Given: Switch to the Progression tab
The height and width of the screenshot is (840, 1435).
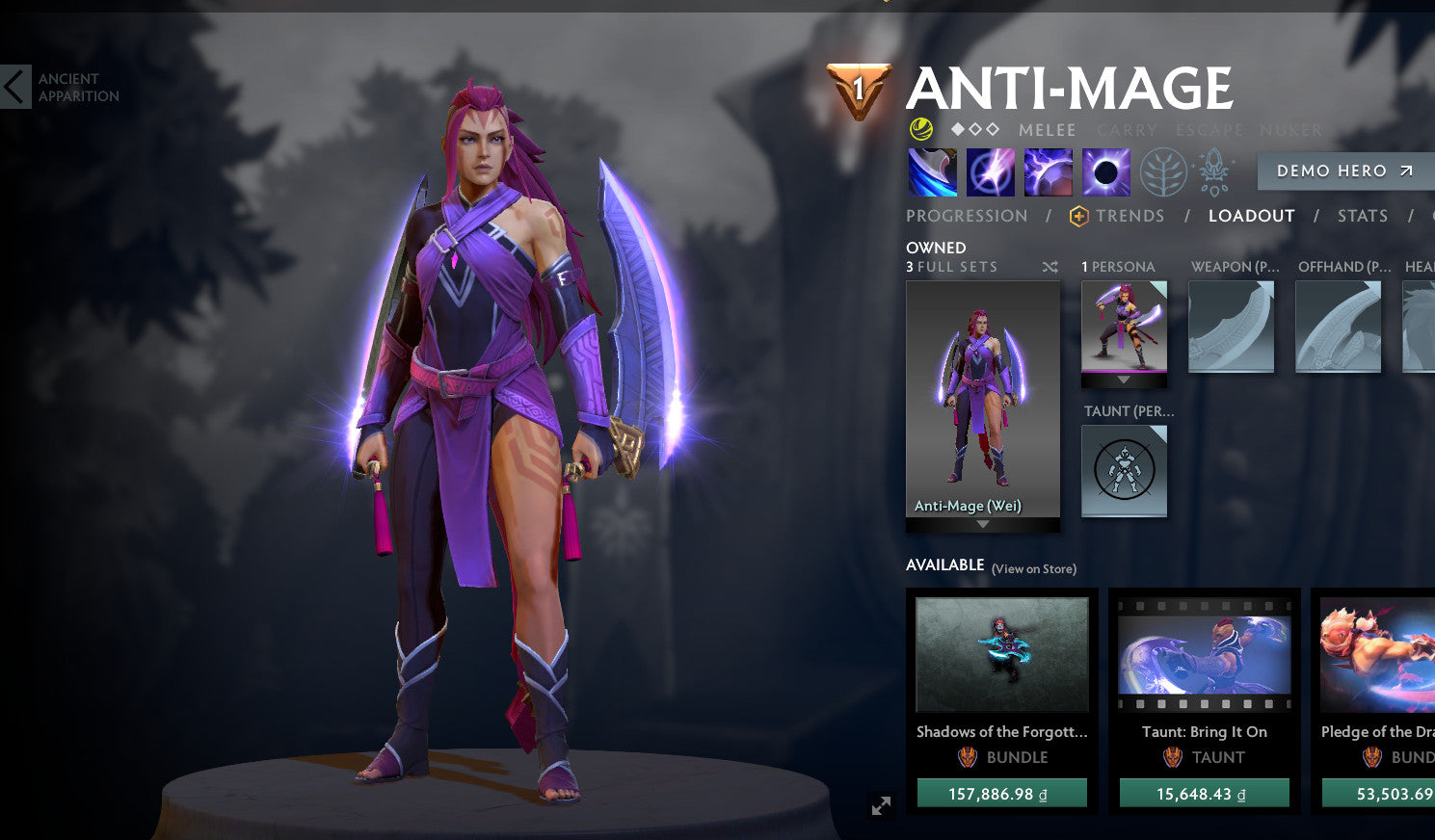Looking at the screenshot, I should click(967, 216).
